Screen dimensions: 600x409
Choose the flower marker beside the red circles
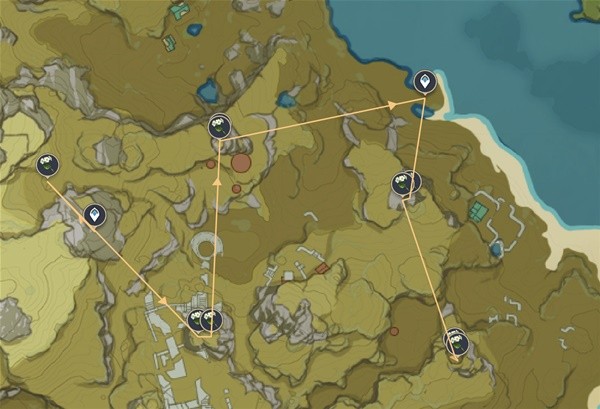(220, 126)
